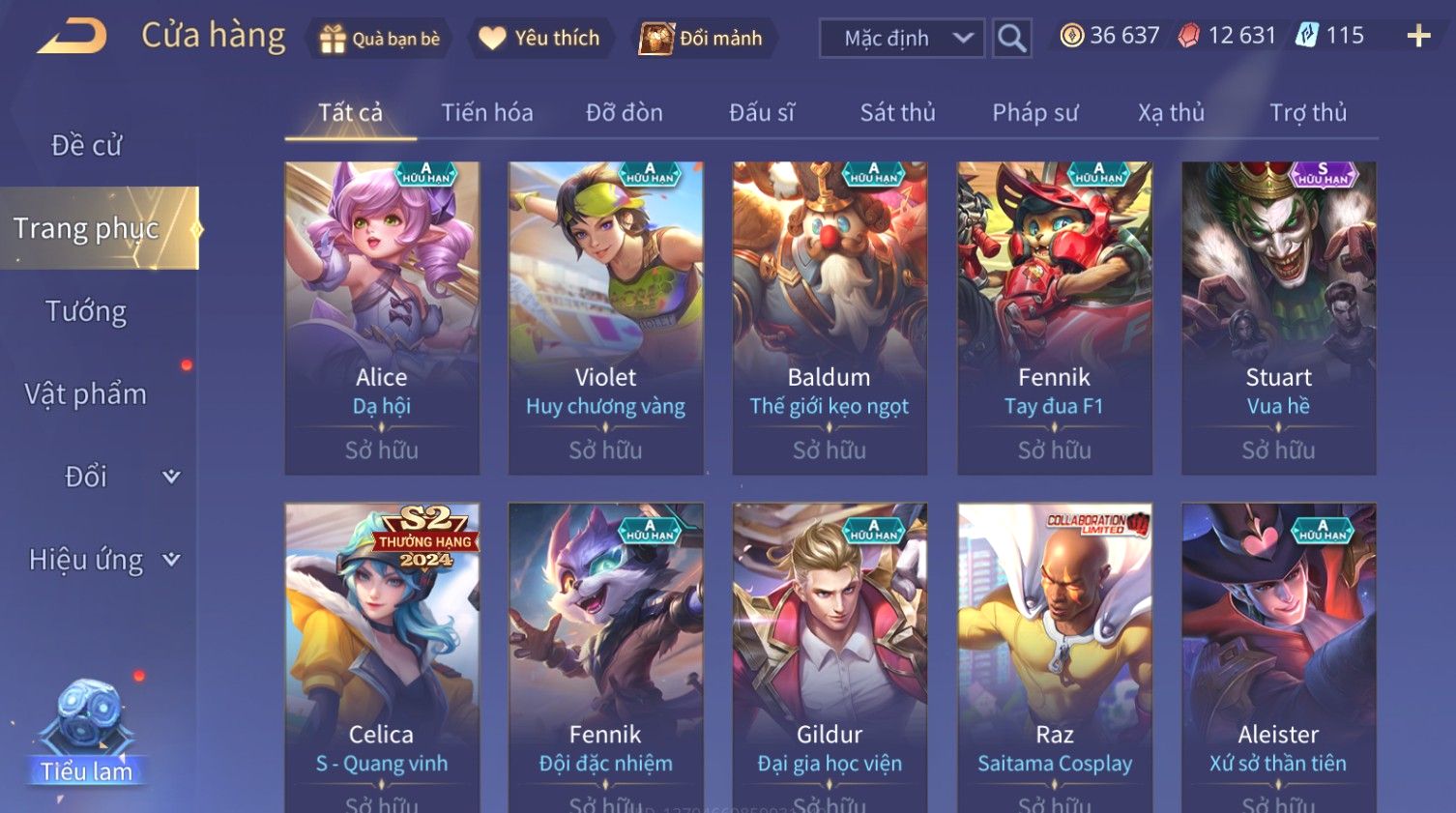The image size is (1456, 813).
Task: Choose the Stuart Vua hề skin card
Action: point(1278,317)
